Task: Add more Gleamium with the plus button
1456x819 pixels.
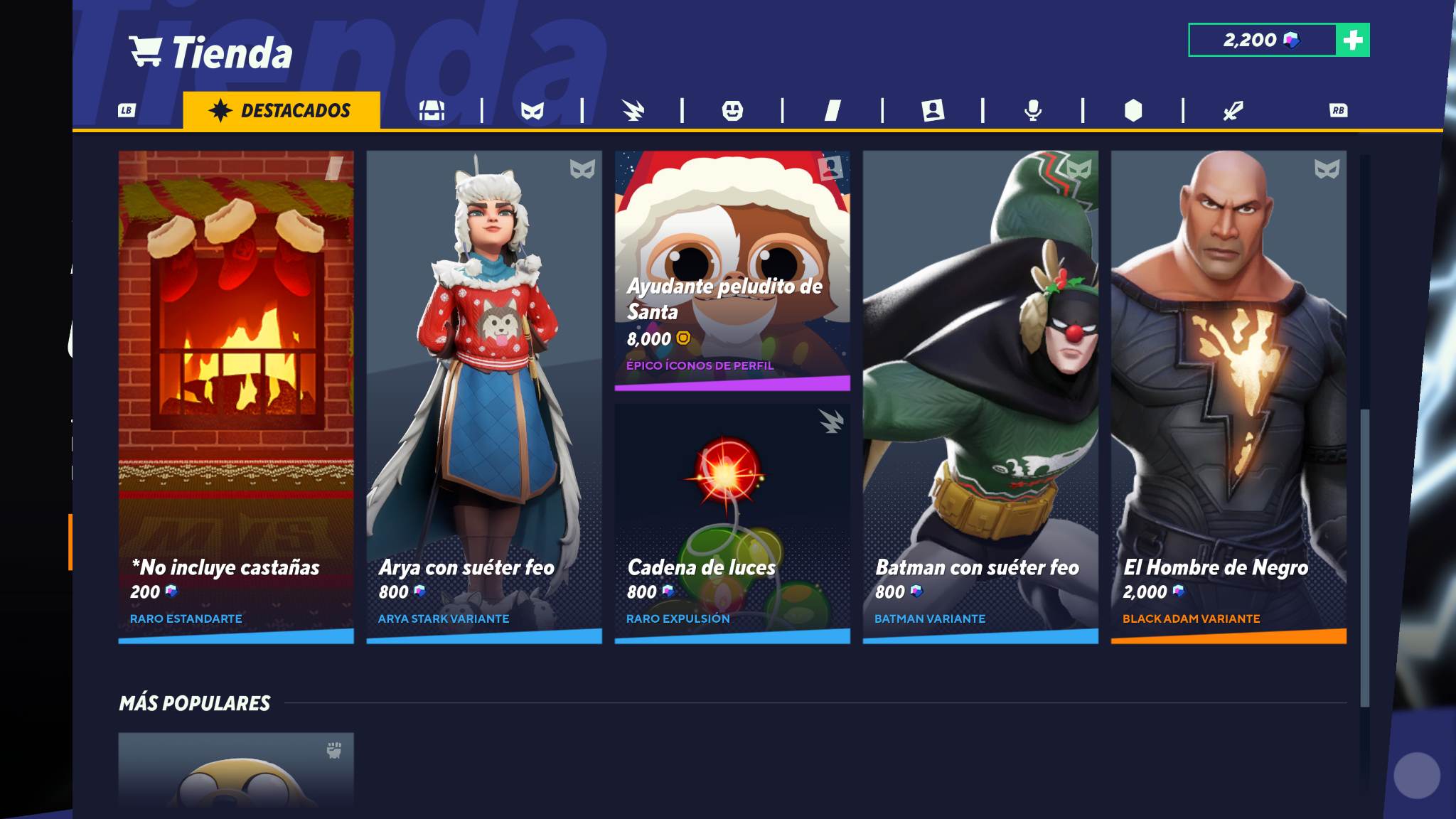Action: pyautogui.click(x=1353, y=40)
